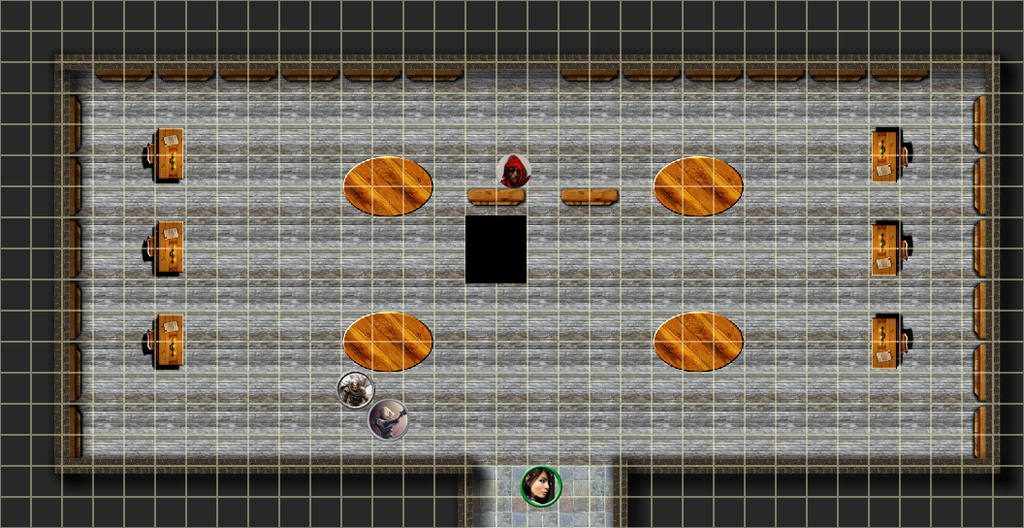The image size is (1024, 528).
Task: Select the pale archer token
Action: 388,419
